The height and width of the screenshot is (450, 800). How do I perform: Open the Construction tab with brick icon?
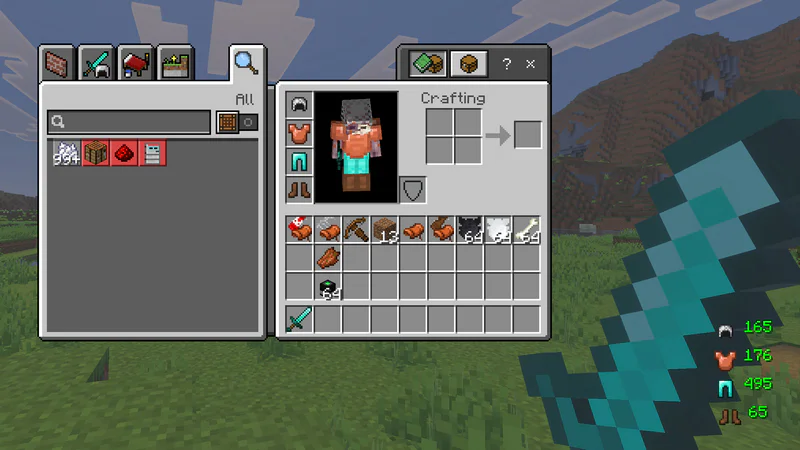coord(58,63)
